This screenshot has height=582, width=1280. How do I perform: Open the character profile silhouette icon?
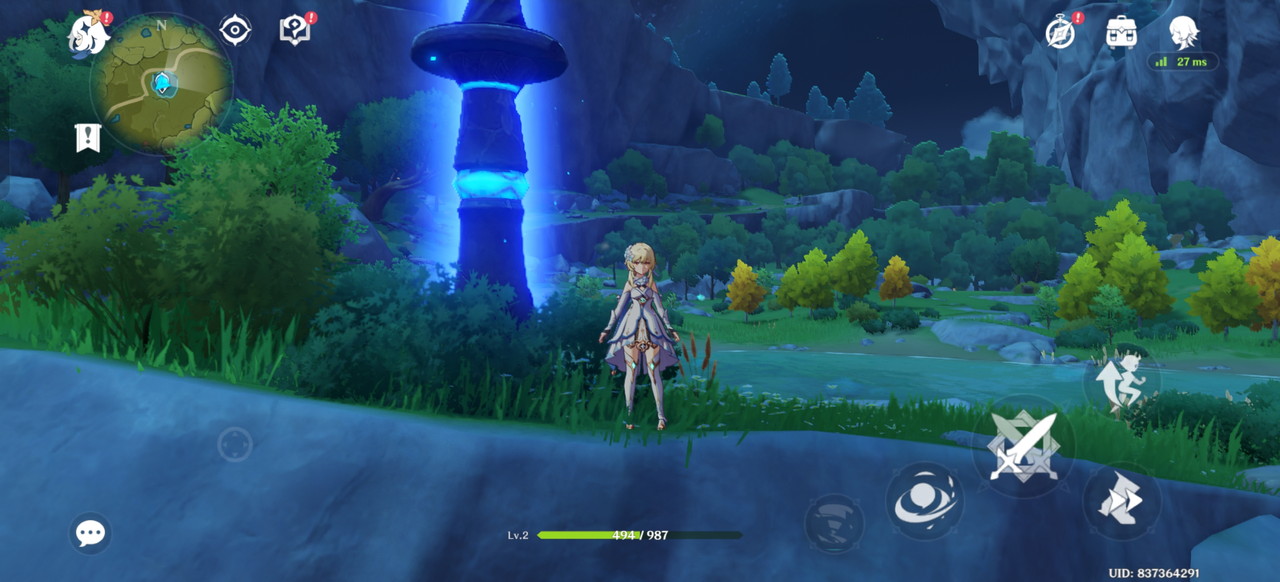[1184, 32]
